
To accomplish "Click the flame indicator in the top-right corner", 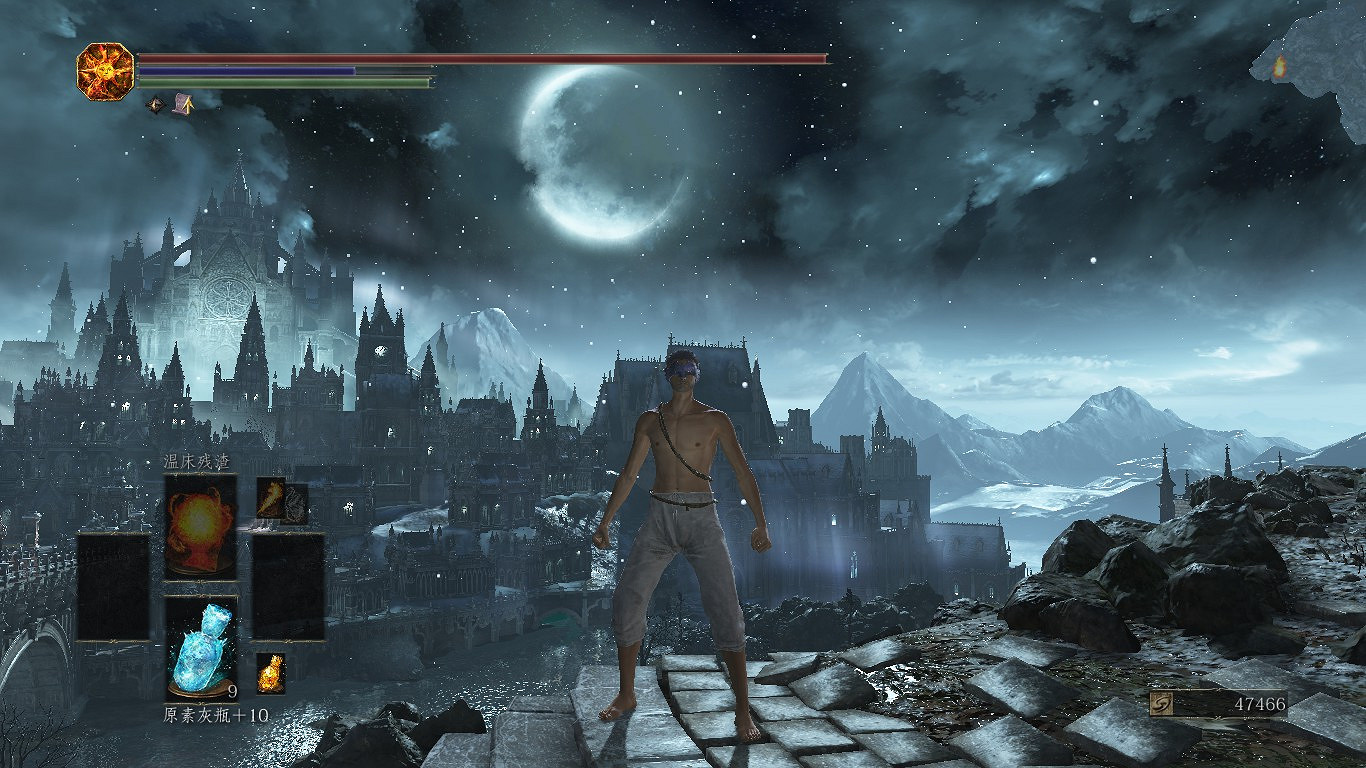I will pos(1279,67).
